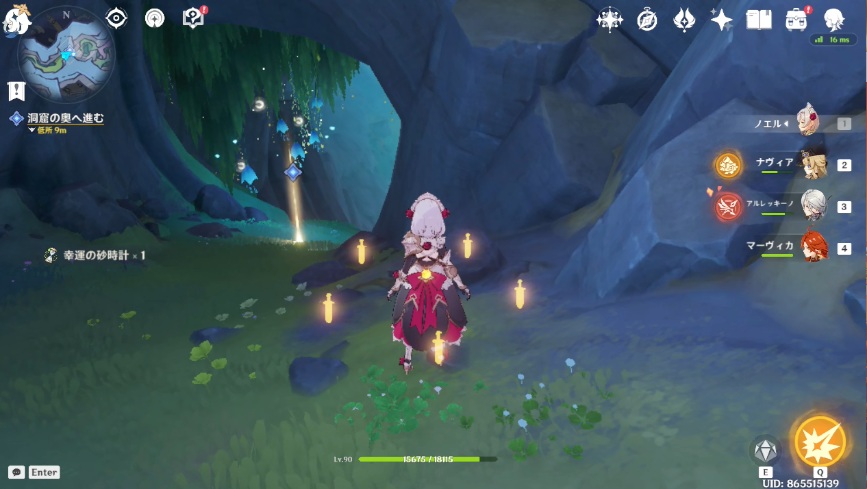Open the quest exclamation bookmark icon

(x=16, y=90)
